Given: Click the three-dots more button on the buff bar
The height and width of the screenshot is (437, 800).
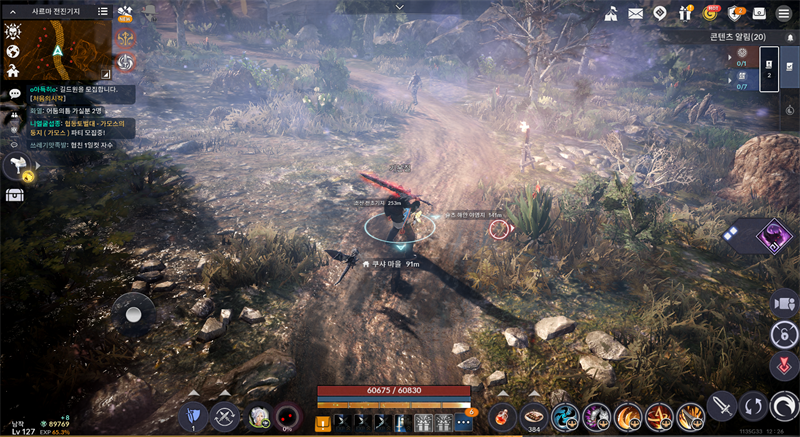Looking at the screenshot, I should 463,423.
